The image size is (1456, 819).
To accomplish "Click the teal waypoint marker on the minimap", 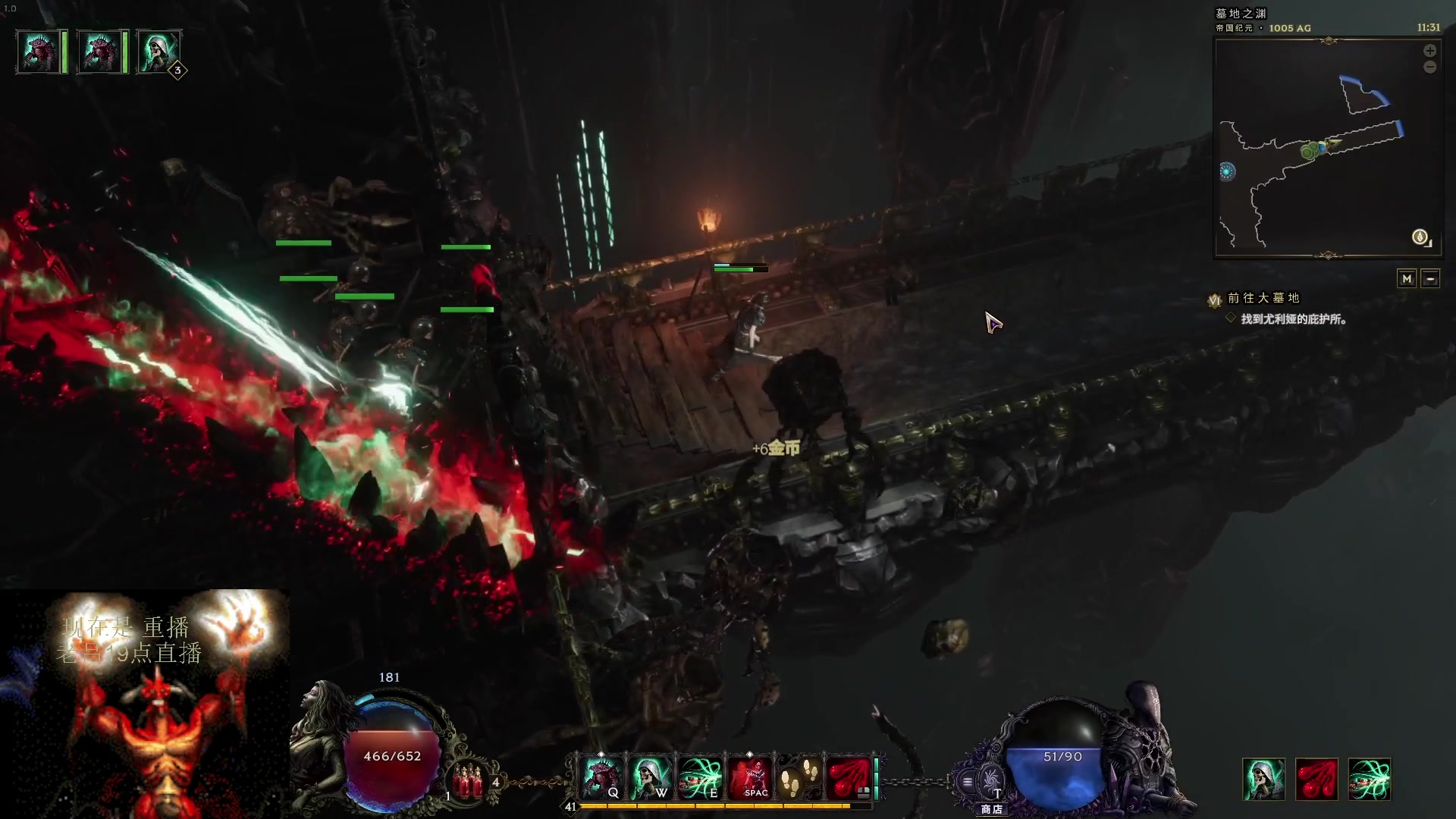I will [x=1227, y=172].
